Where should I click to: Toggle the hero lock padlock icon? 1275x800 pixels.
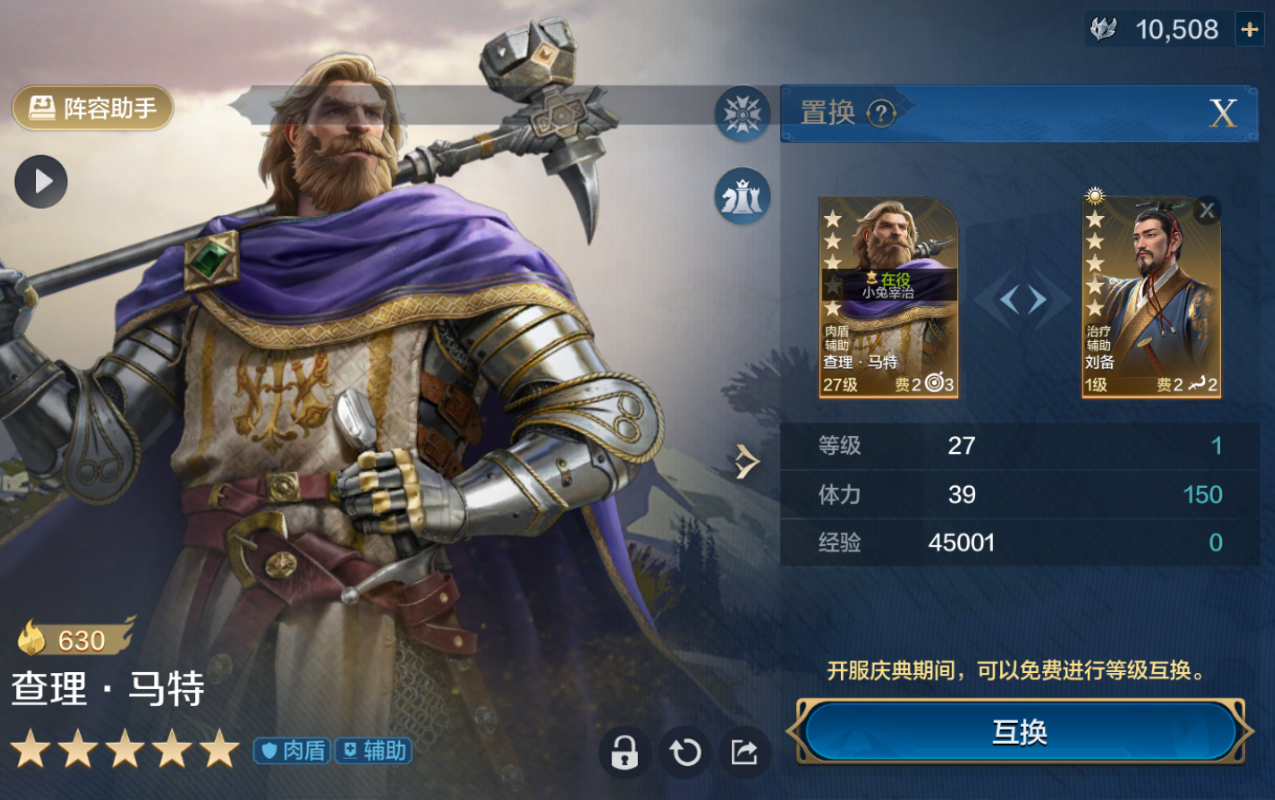coord(624,752)
